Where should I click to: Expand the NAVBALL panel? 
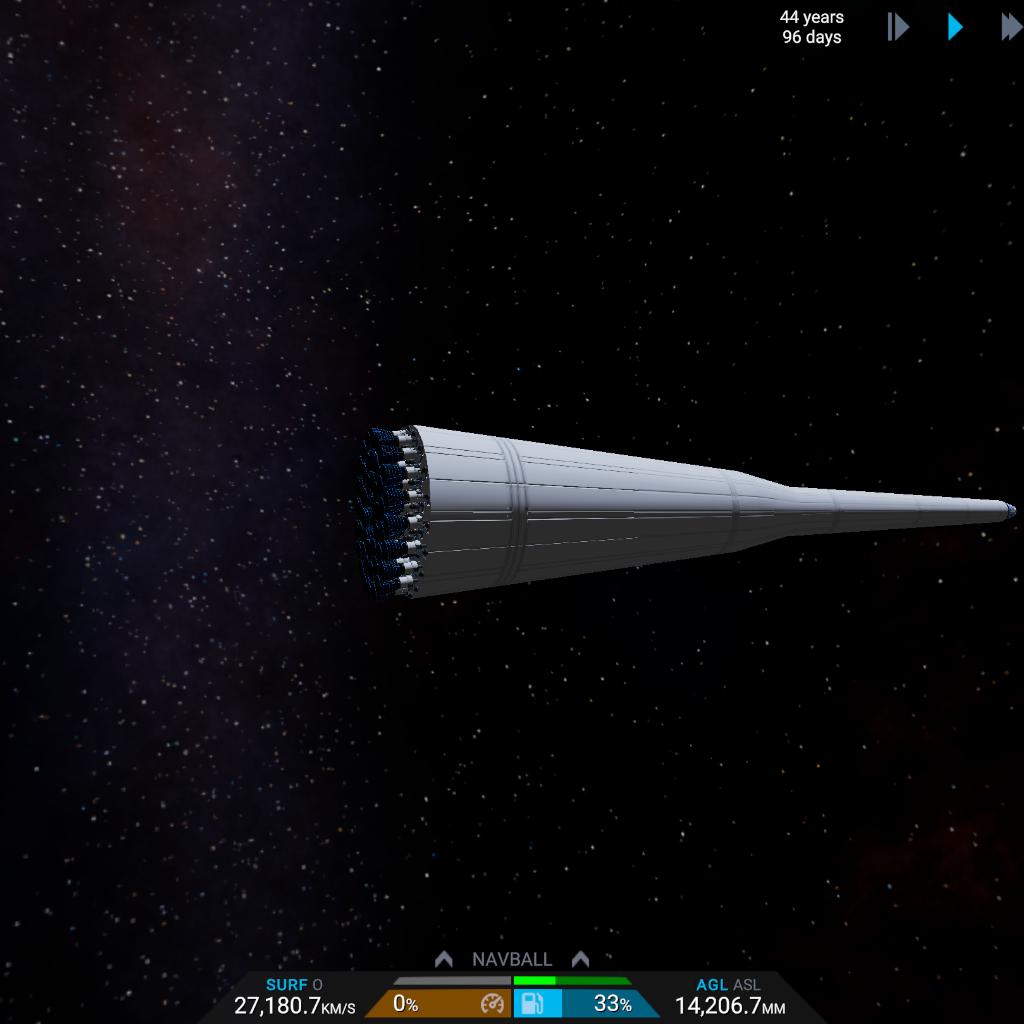[x=512, y=959]
